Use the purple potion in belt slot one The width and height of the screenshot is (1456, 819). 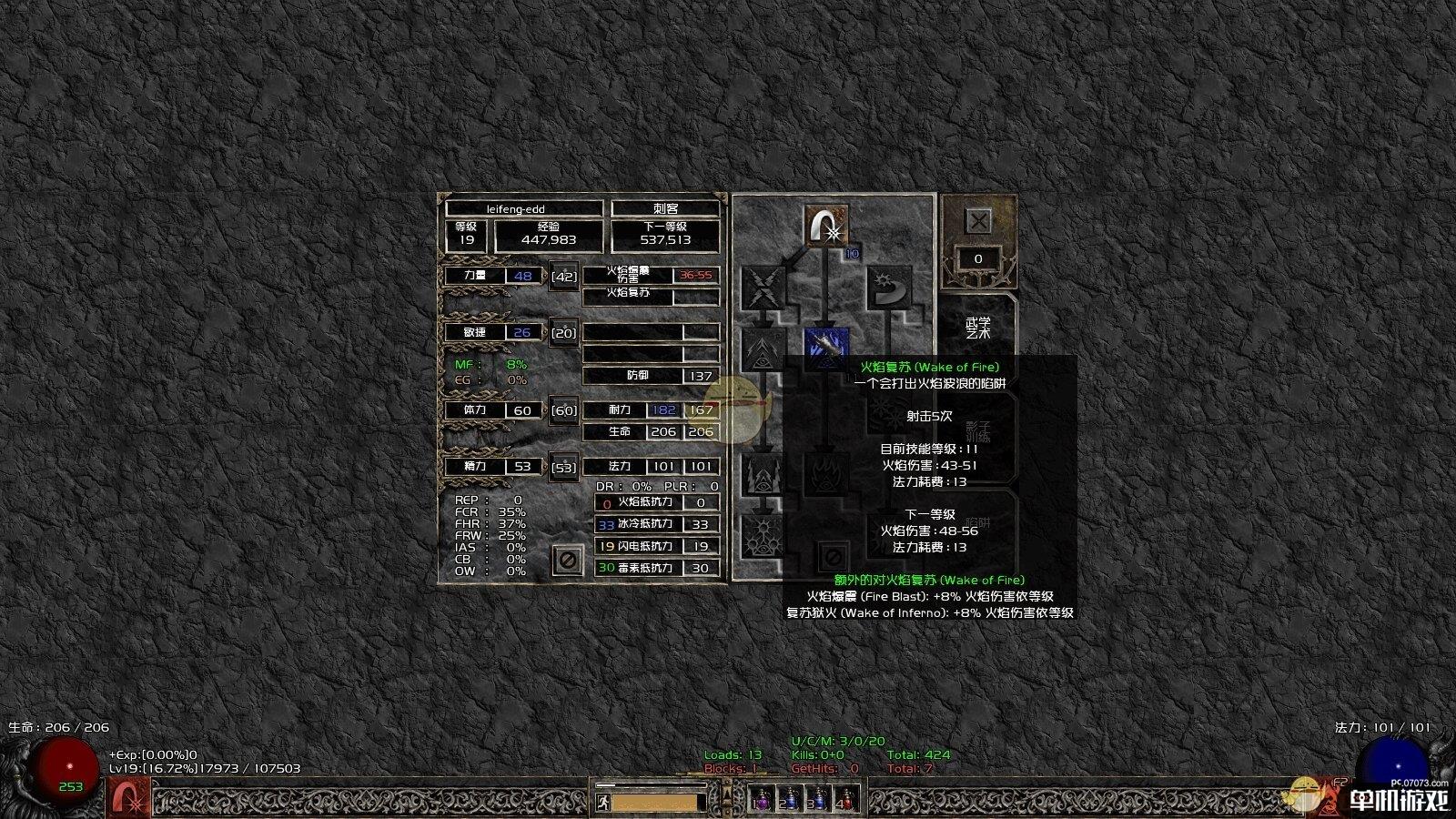(x=762, y=799)
